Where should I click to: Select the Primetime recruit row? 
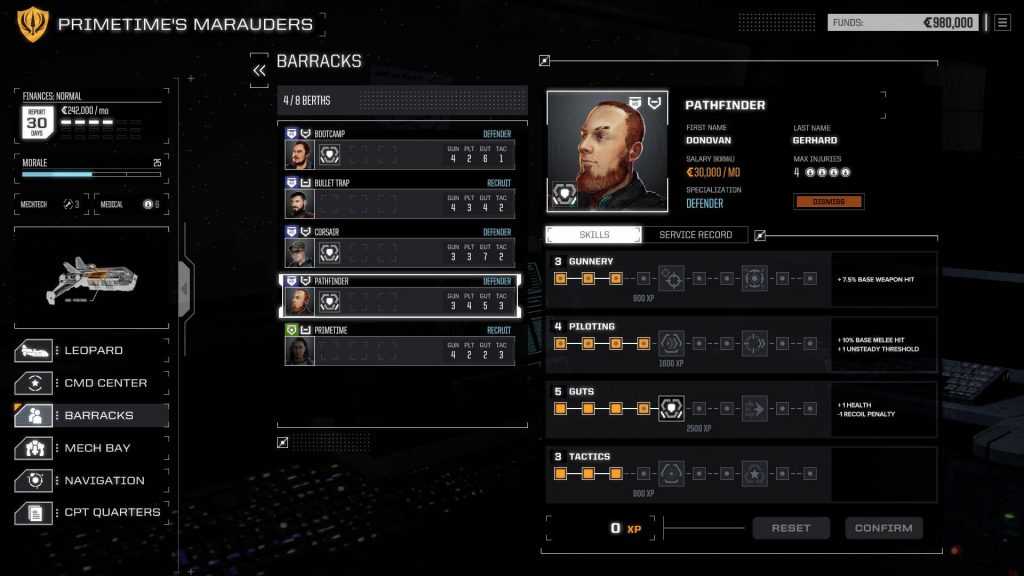pyautogui.click(x=400, y=344)
